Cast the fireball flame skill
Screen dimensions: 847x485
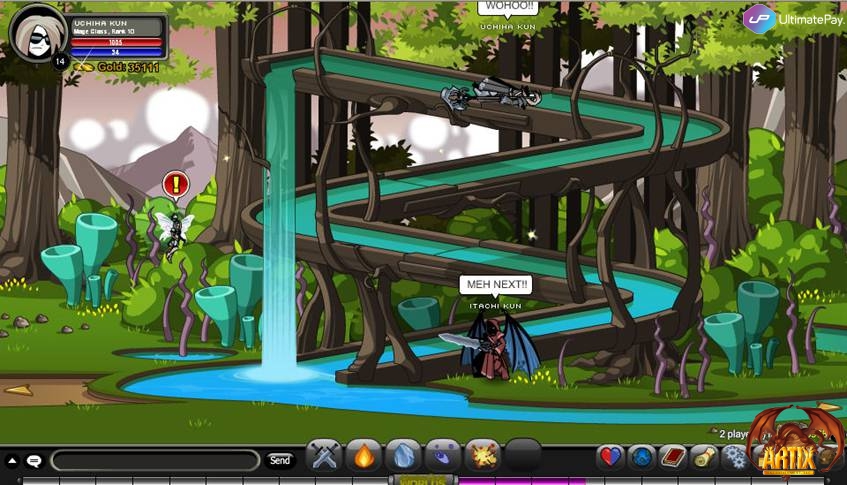364,457
